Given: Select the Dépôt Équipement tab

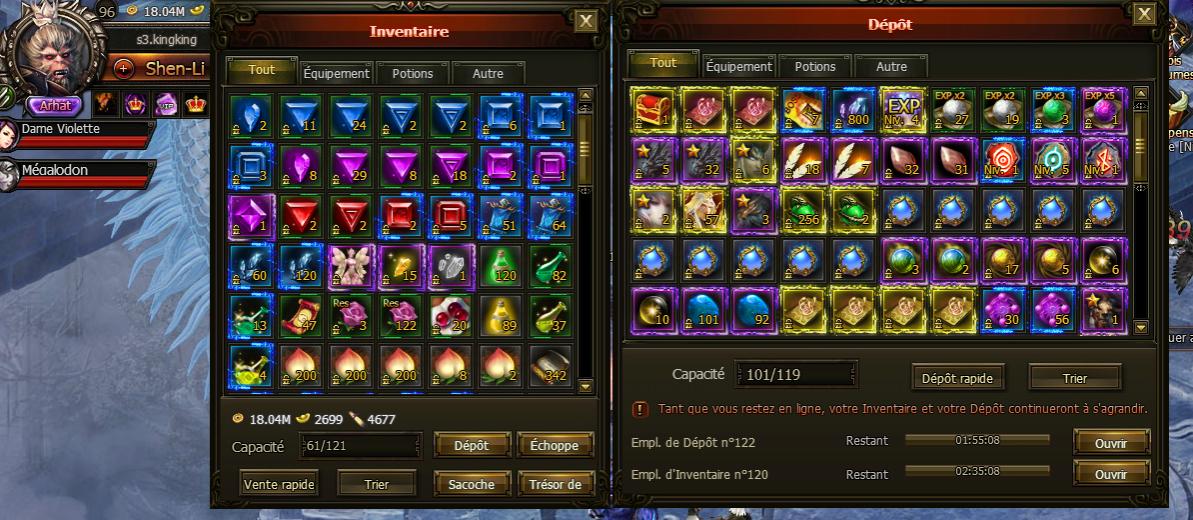Looking at the screenshot, I should (739, 66).
